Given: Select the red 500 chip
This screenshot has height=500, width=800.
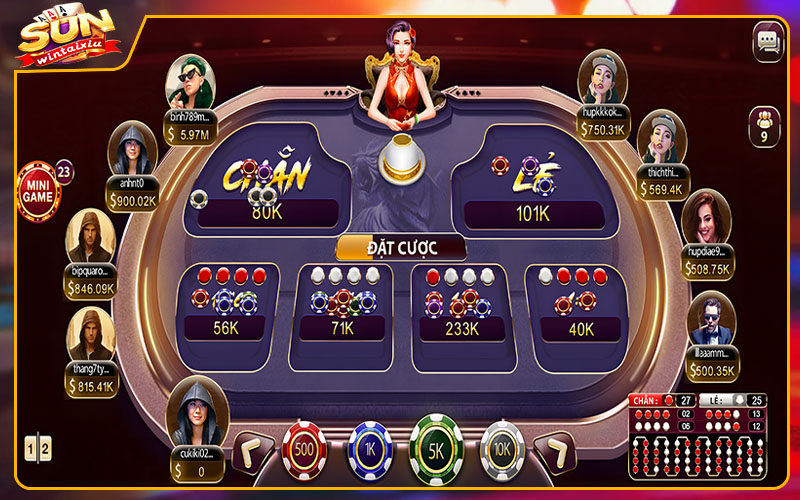Looking at the screenshot, I should (305, 450).
